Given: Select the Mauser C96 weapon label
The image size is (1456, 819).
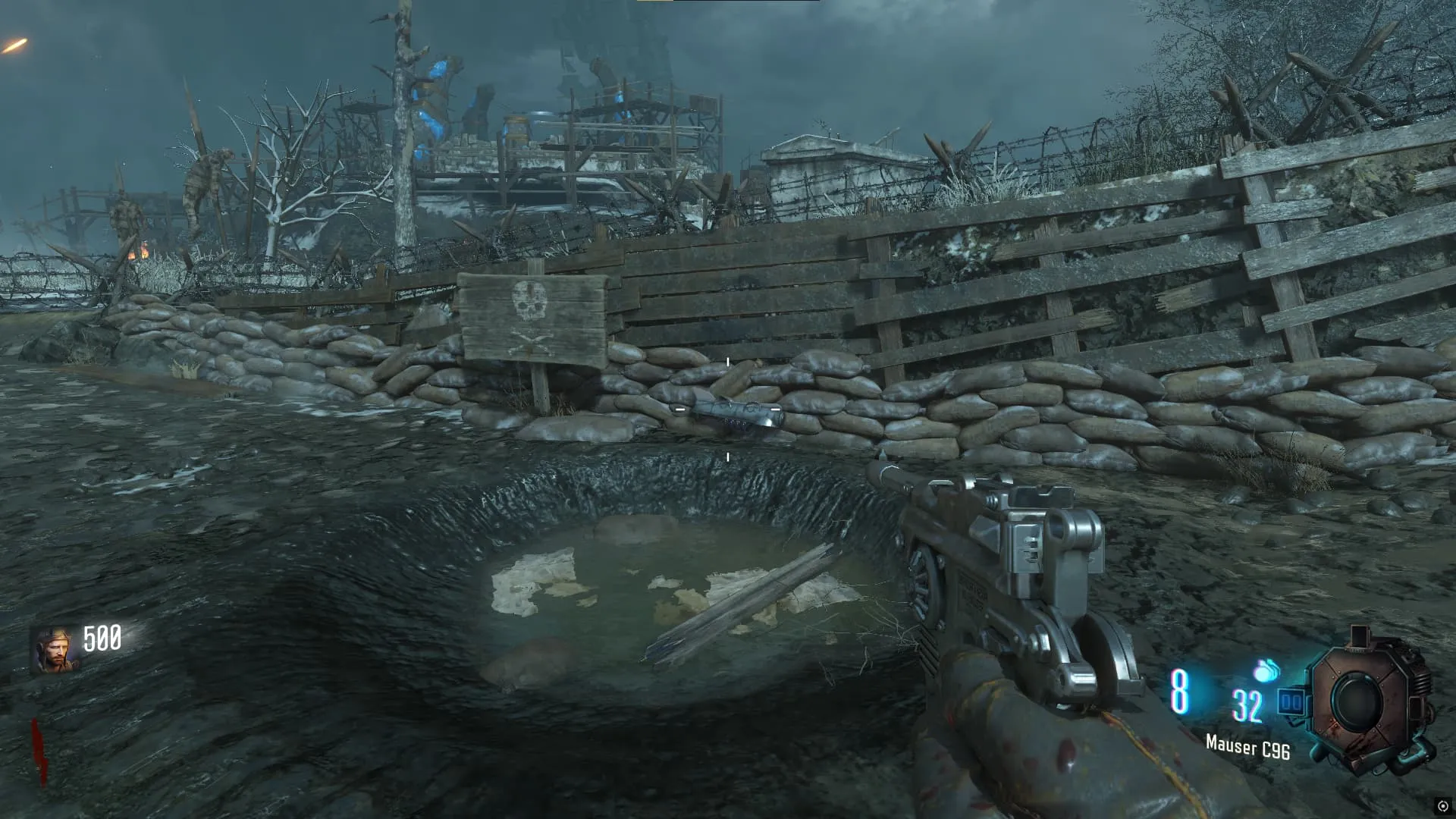Looking at the screenshot, I should coord(1247,747).
